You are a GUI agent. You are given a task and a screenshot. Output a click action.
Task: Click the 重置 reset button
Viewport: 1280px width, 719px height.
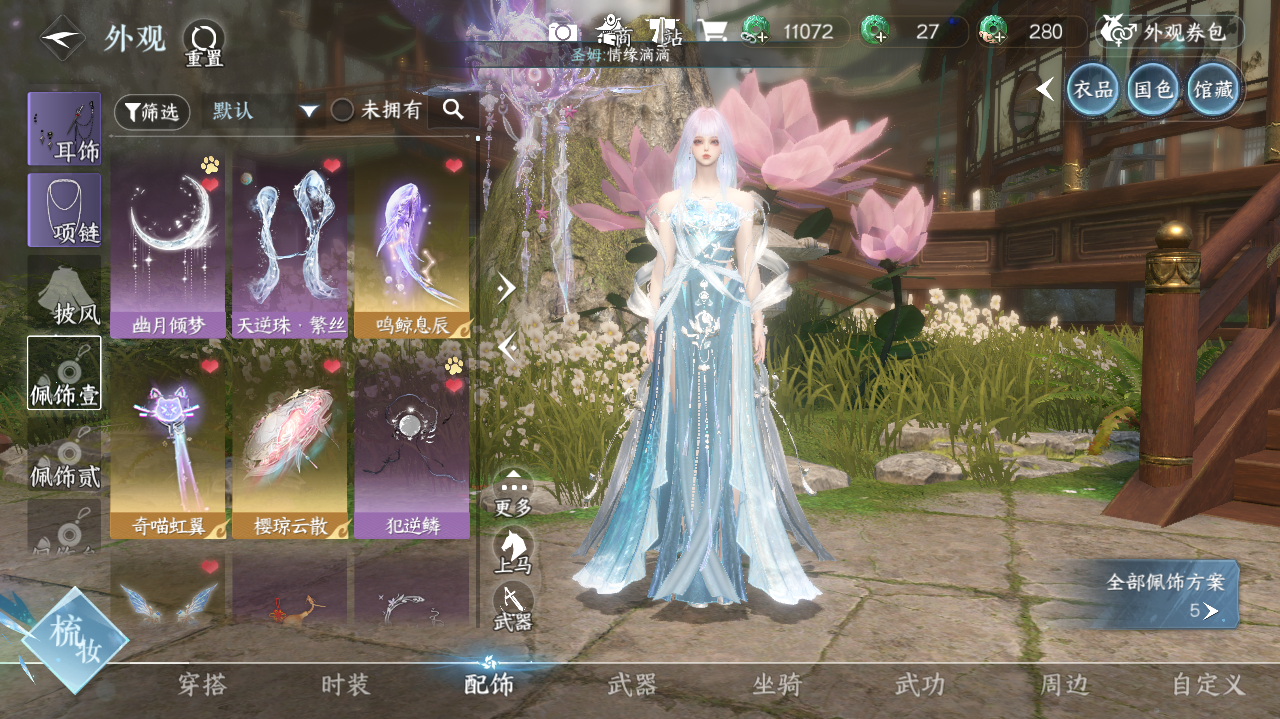[x=204, y=43]
